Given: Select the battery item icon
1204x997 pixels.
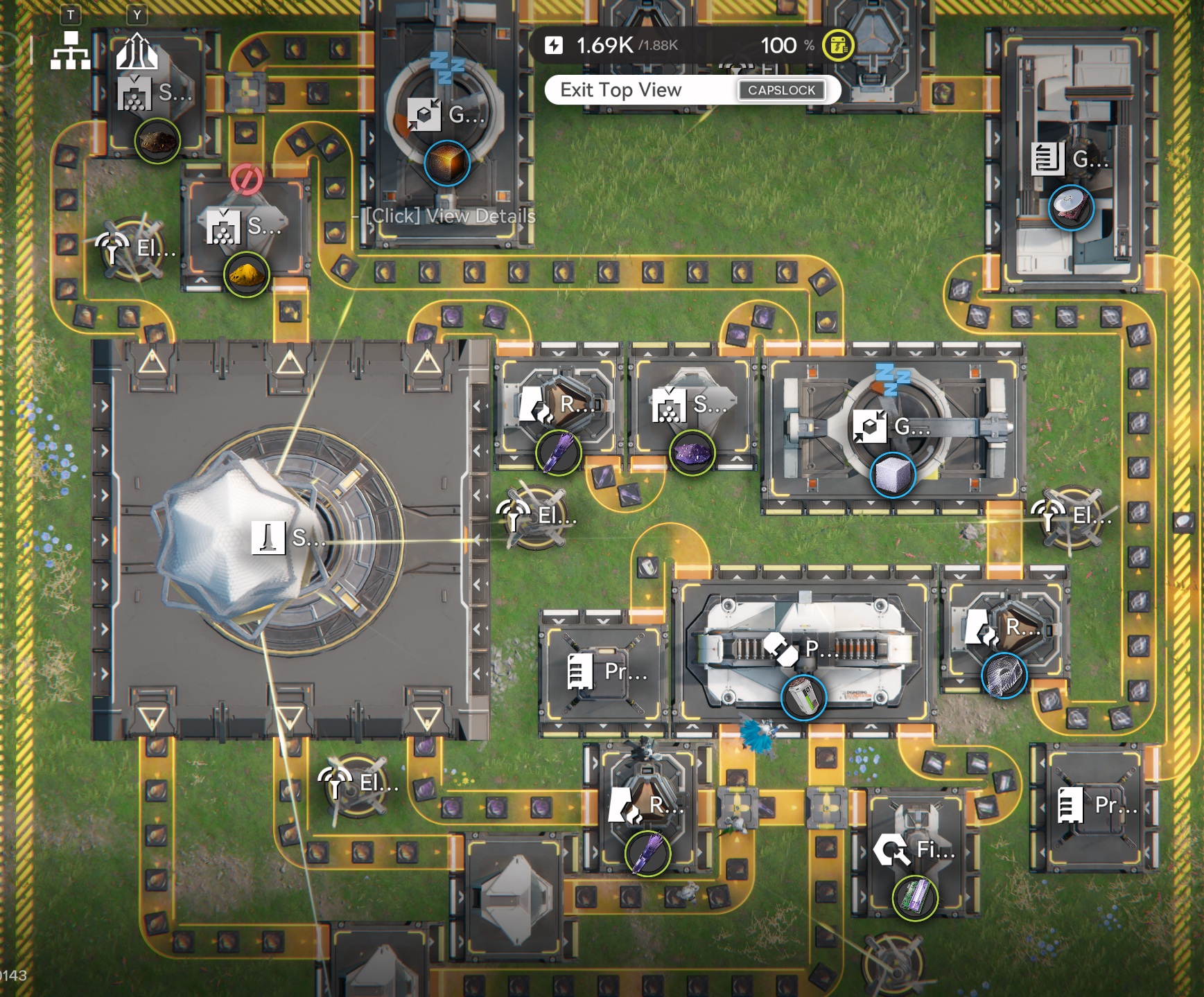Looking at the screenshot, I should point(803,698).
